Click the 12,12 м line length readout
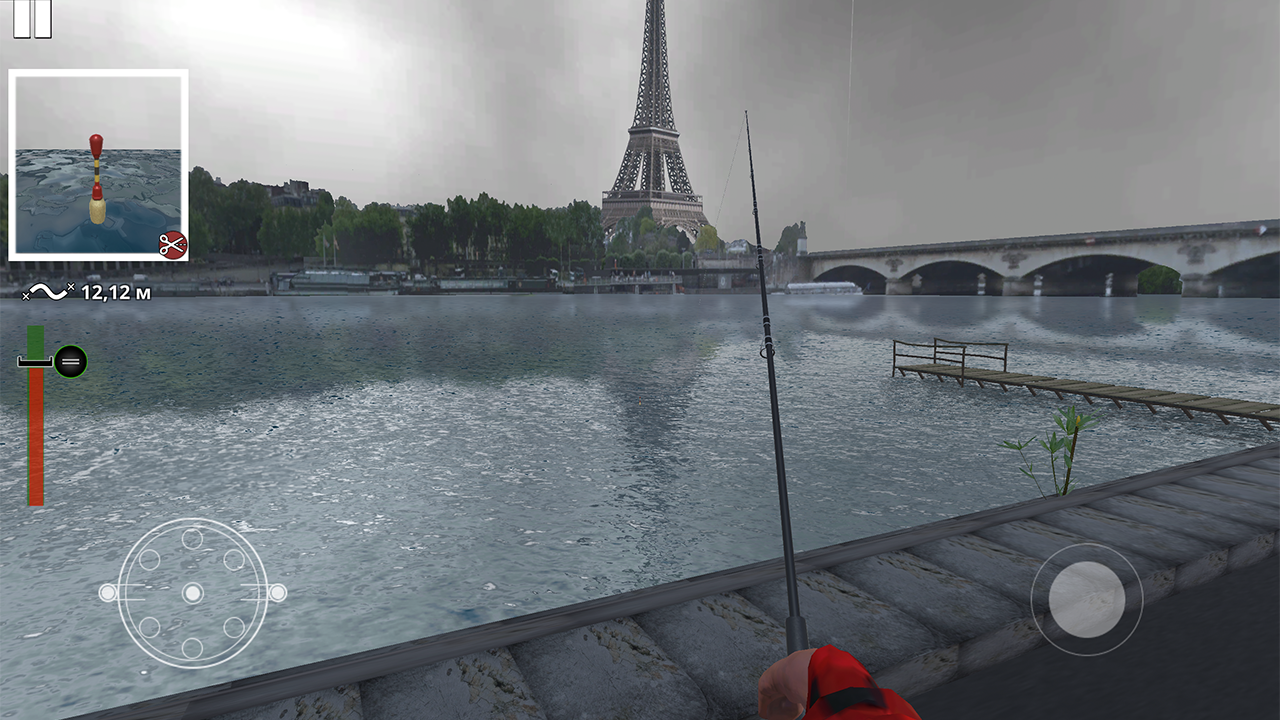This screenshot has height=720, width=1280. tap(115, 291)
